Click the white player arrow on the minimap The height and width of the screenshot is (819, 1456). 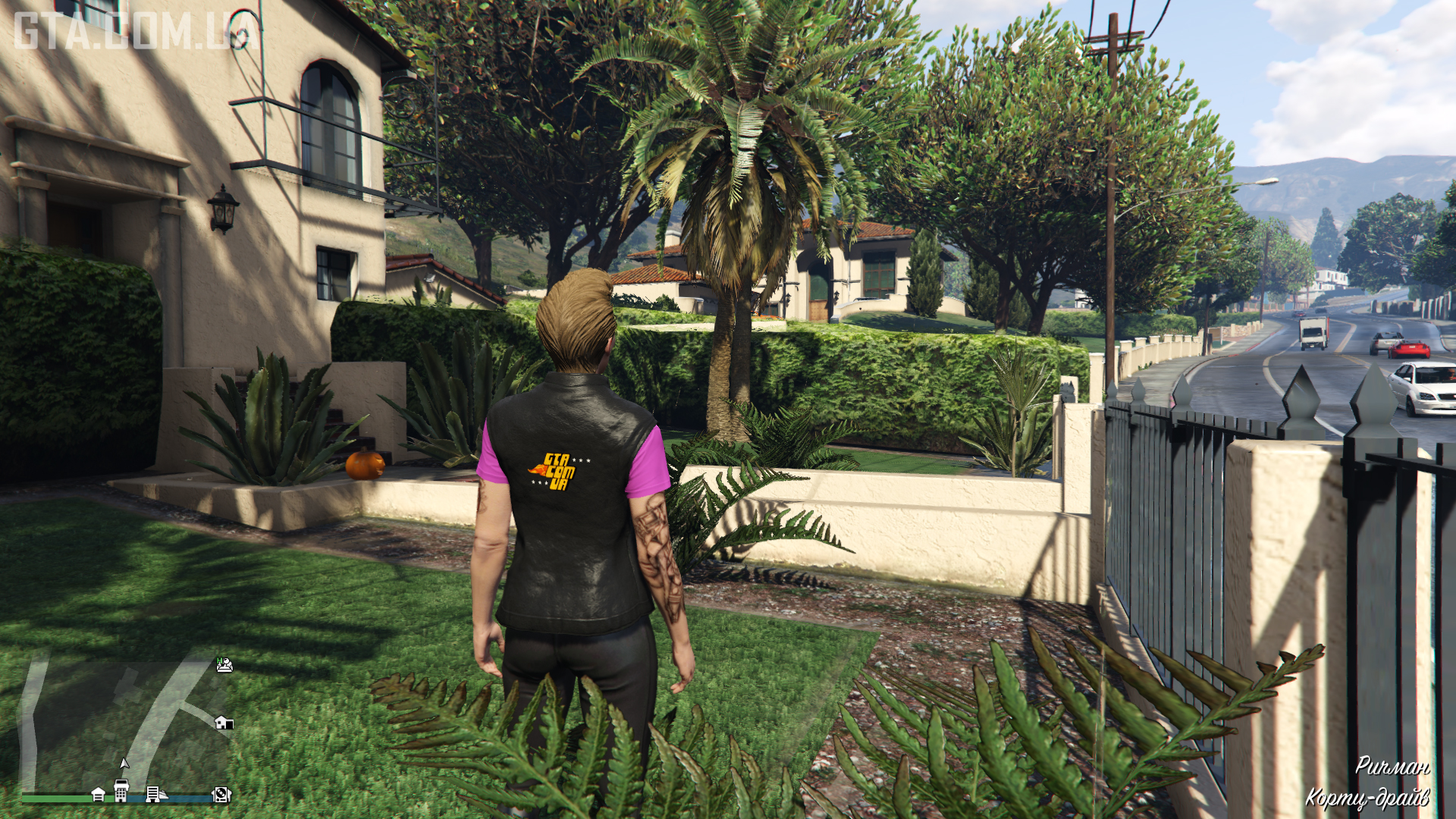pos(124,763)
